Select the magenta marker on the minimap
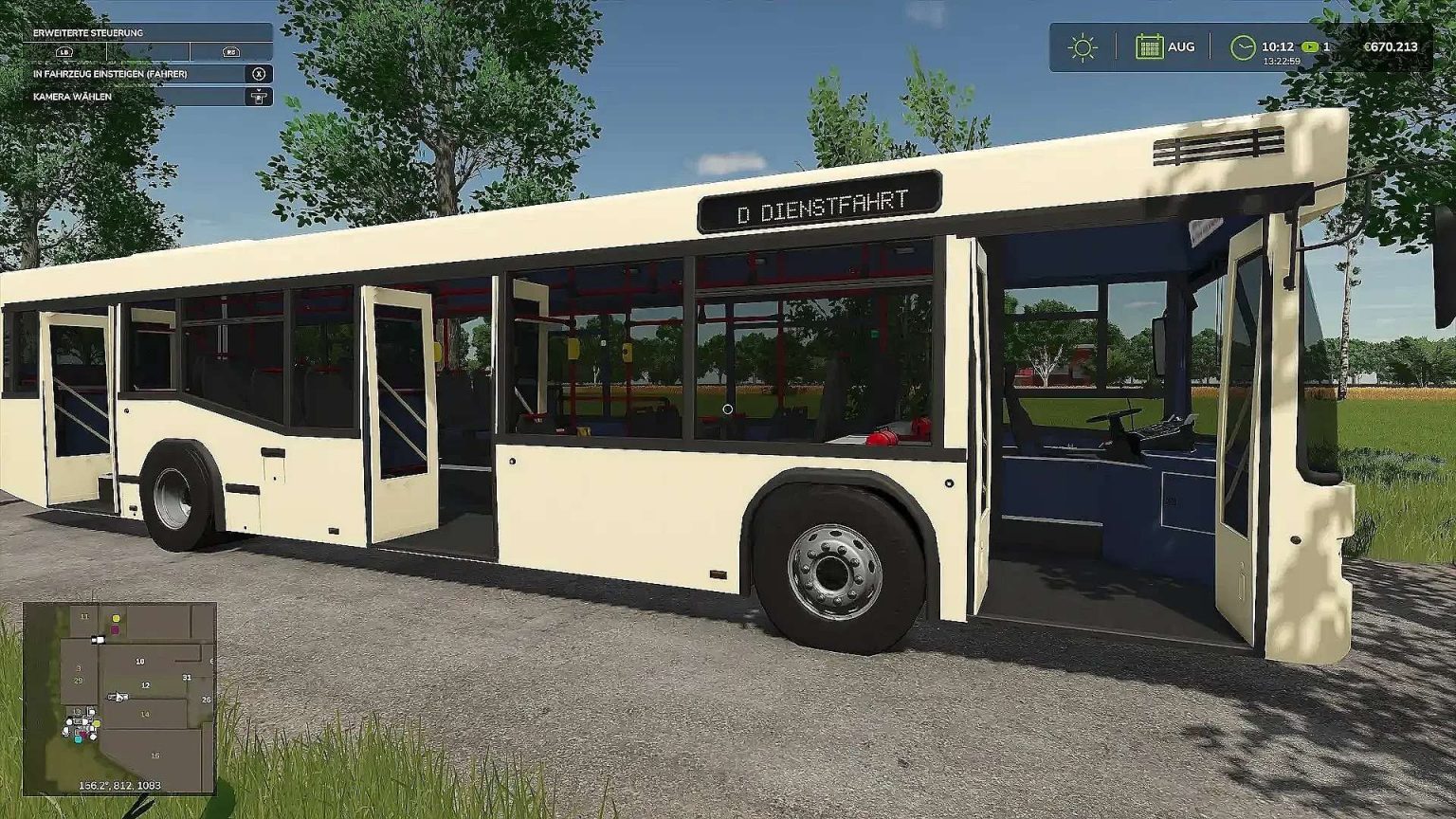This screenshot has height=819, width=1456. [114, 630]
